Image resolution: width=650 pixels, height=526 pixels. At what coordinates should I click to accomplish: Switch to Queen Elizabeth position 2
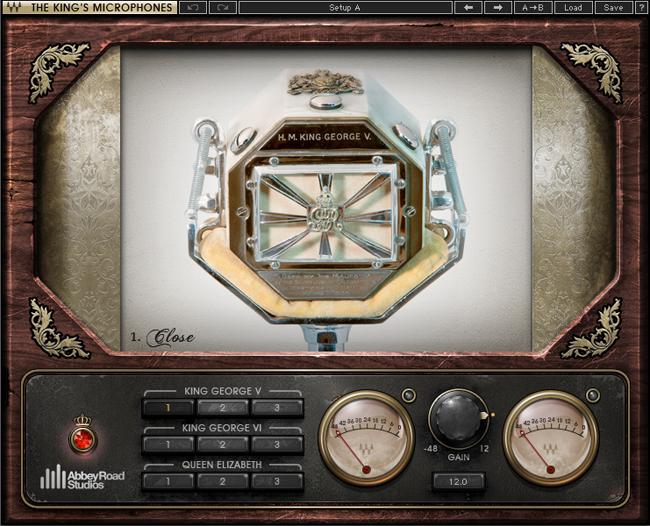[223, 481]
